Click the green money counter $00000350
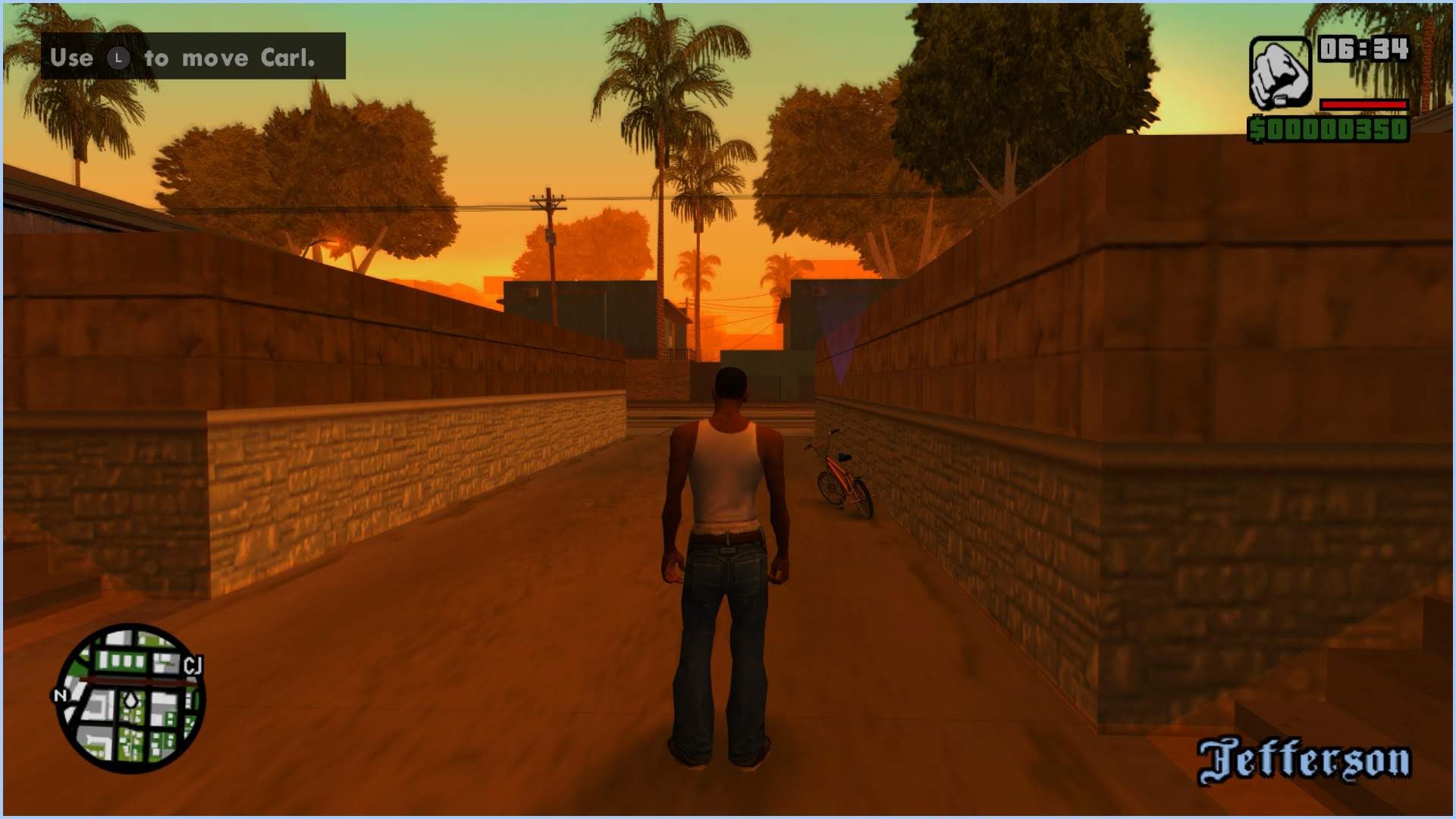 click(1328, 130)
